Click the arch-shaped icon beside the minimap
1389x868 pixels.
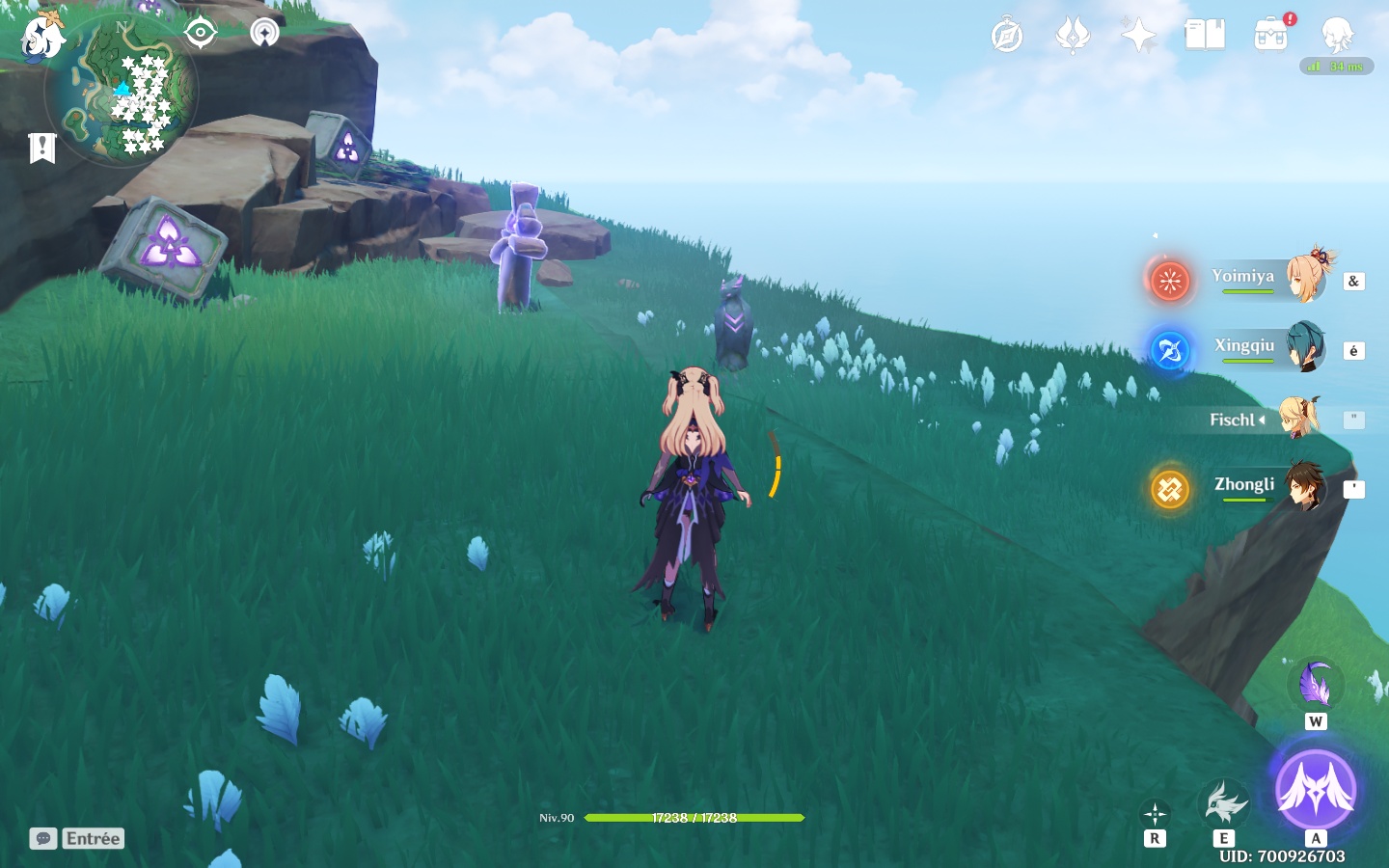click(x=264, y=33)
